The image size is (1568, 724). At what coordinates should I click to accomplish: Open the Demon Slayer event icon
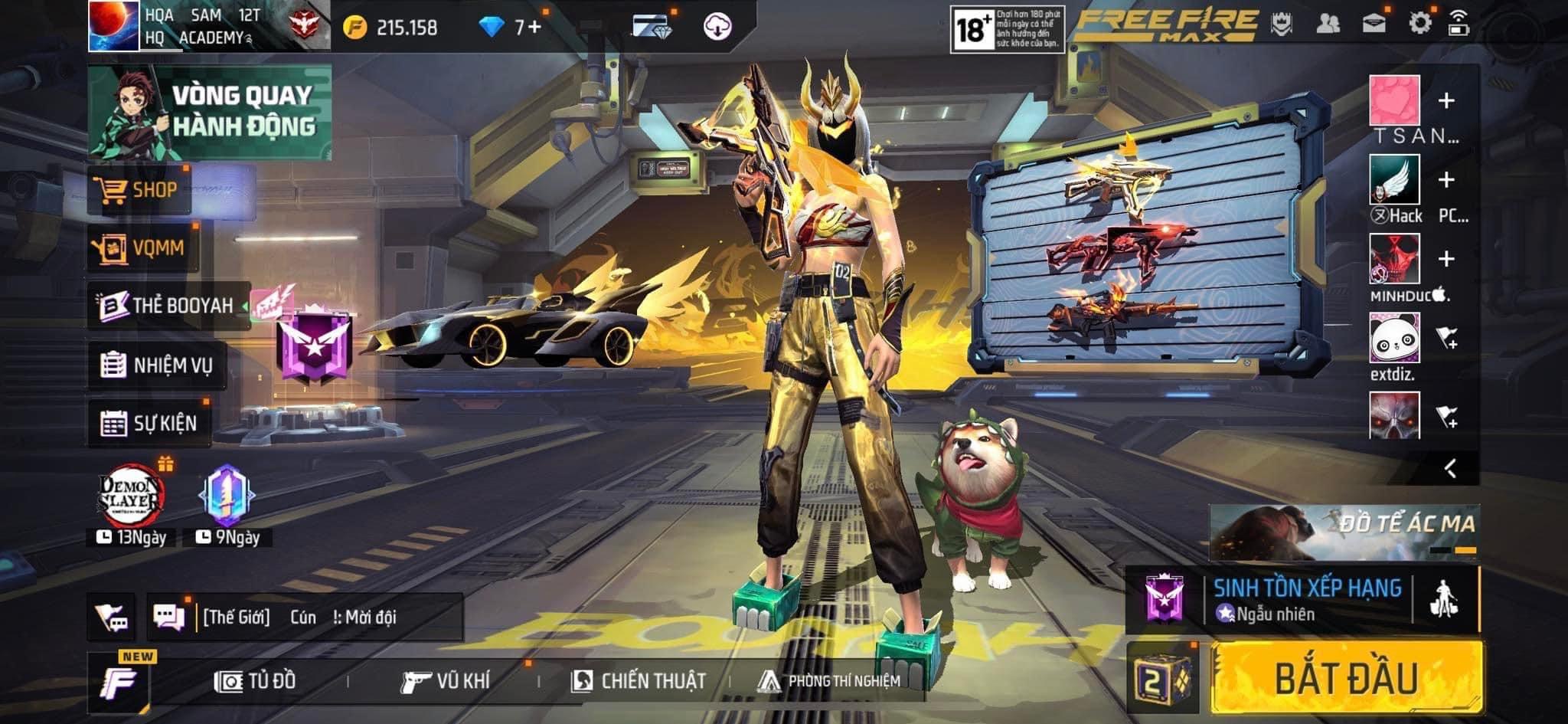132,496
